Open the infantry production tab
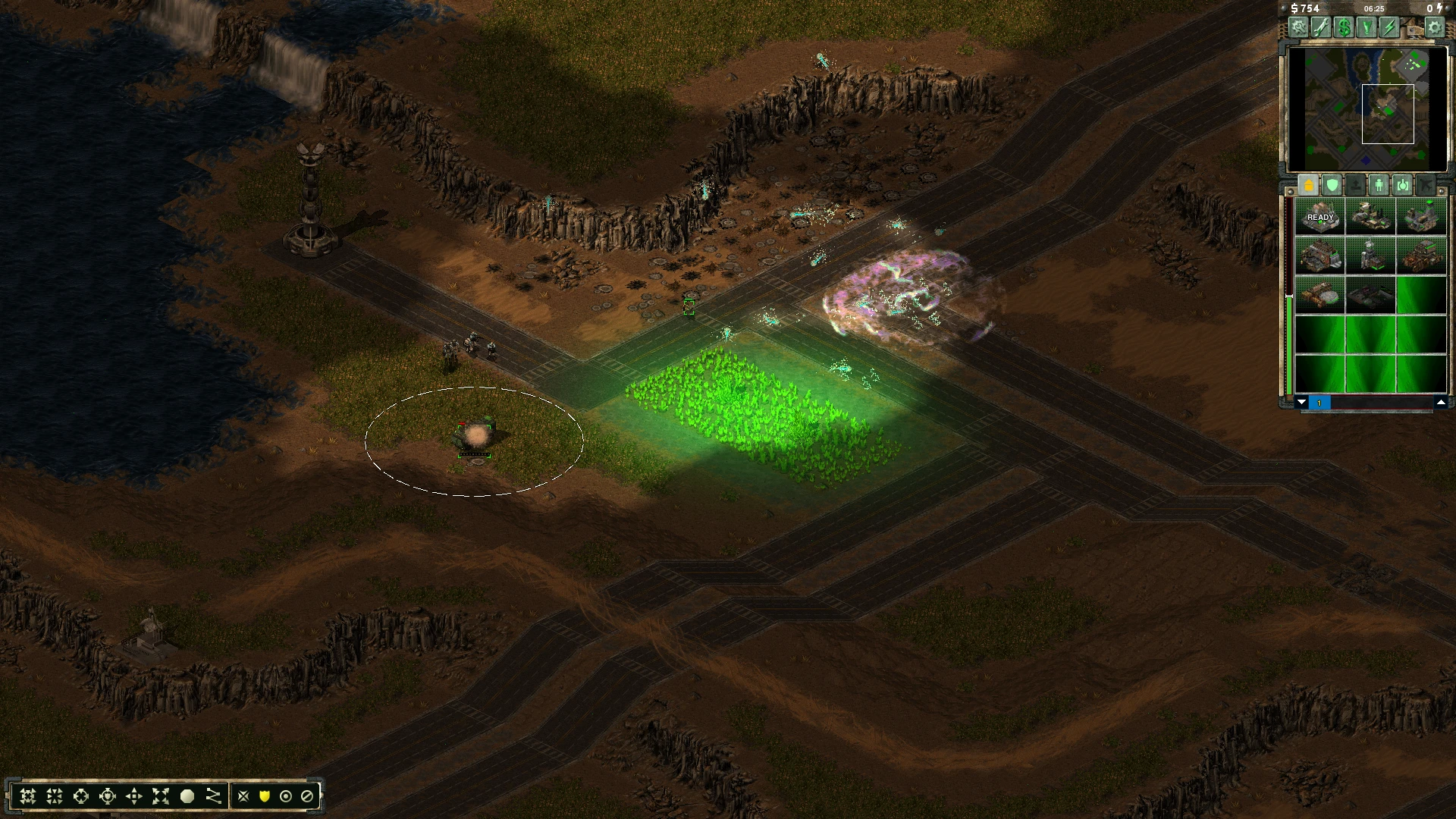The width and height of the screenshot is (1456, 819). tap(1379, 185)
